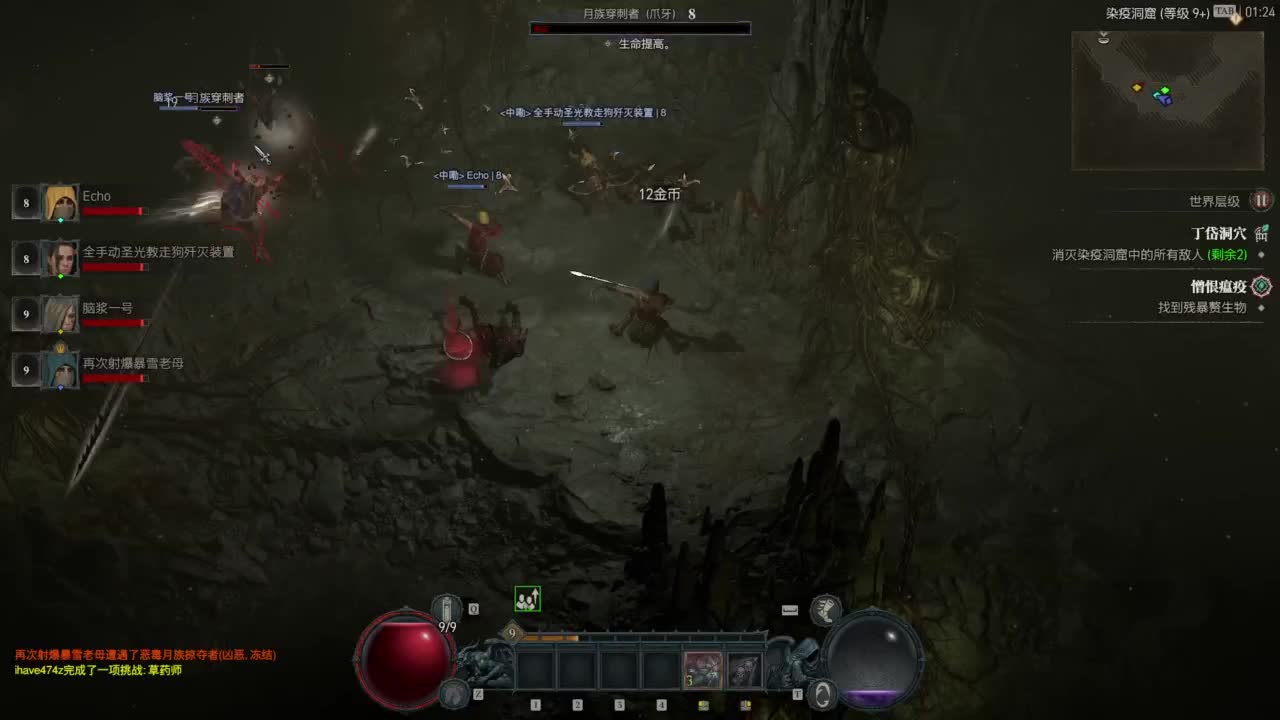
Task: Click the green party bonus buff icon
Action: (527, 599)
